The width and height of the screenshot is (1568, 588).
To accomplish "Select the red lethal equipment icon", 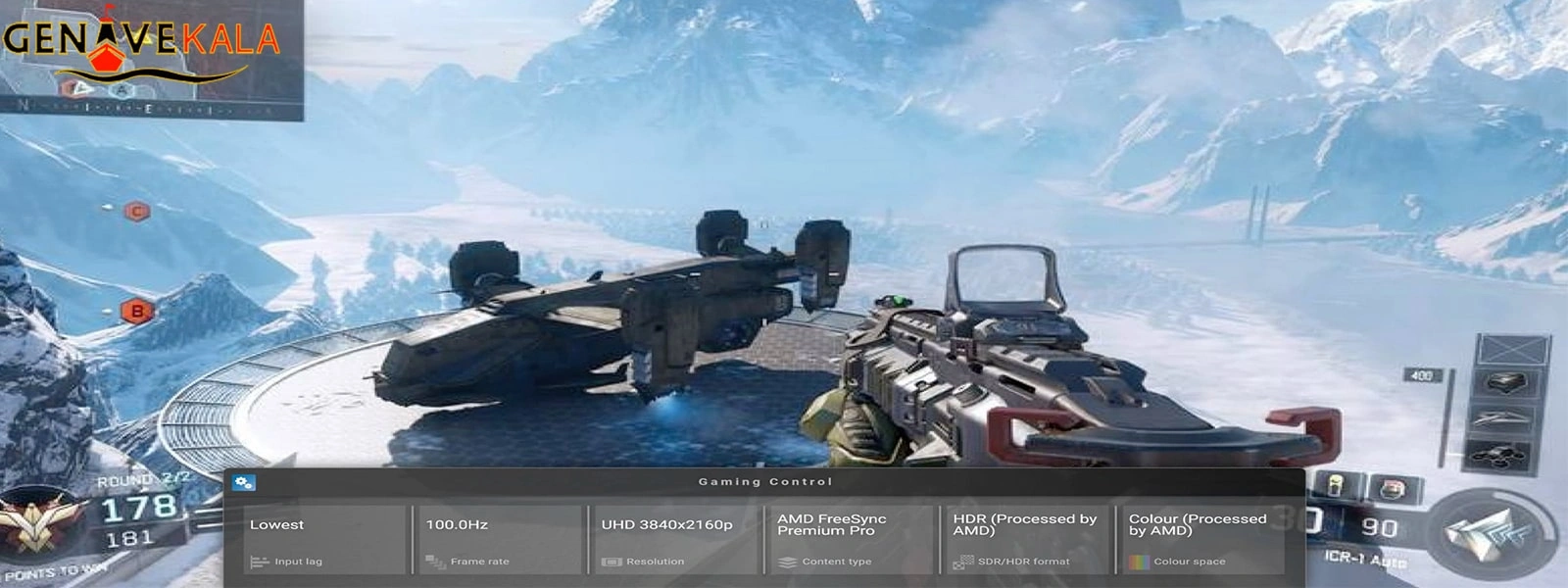I will [1389, 488].
